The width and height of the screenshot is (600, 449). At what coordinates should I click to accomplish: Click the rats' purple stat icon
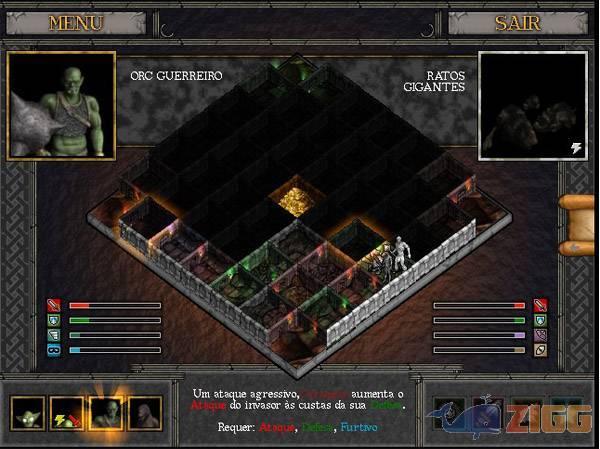[x=540, y=335]
